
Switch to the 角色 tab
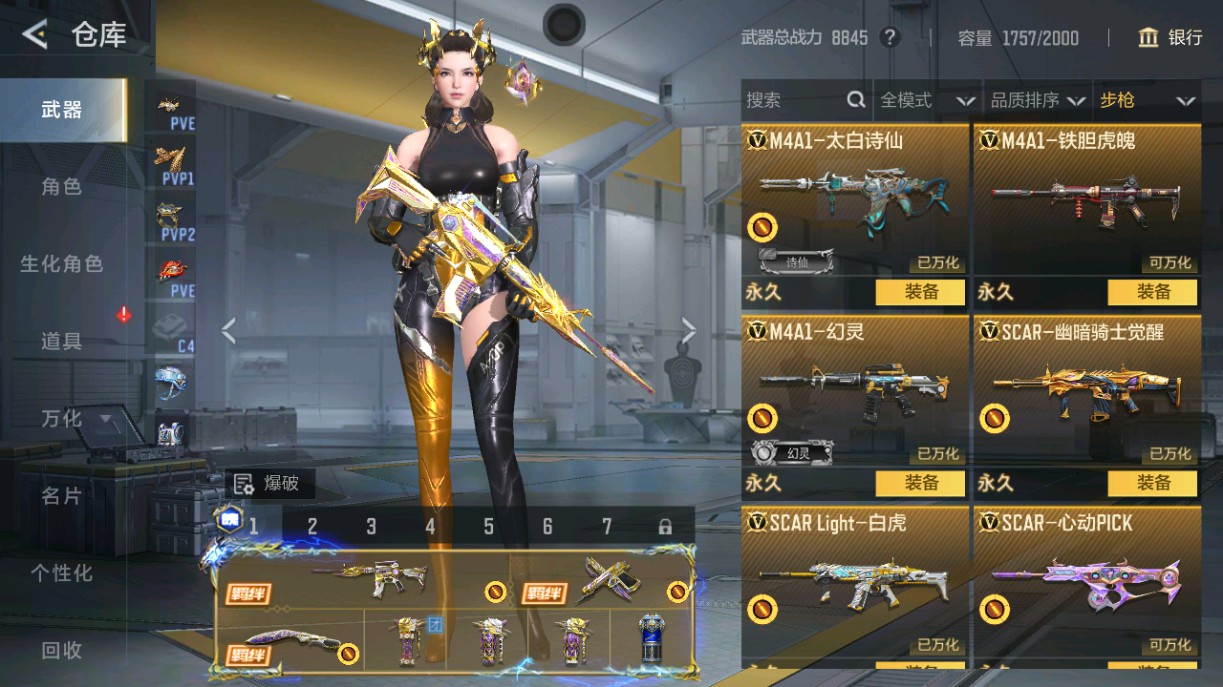click(62, 187)
